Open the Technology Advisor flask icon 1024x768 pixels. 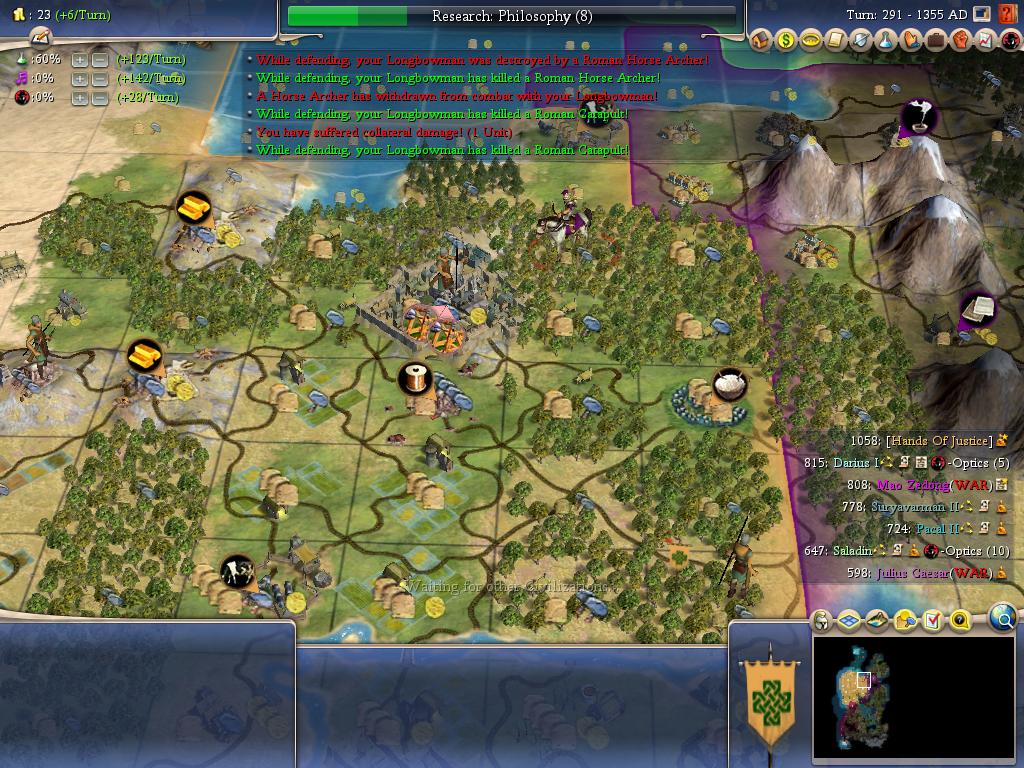click(x=885, y=41)
